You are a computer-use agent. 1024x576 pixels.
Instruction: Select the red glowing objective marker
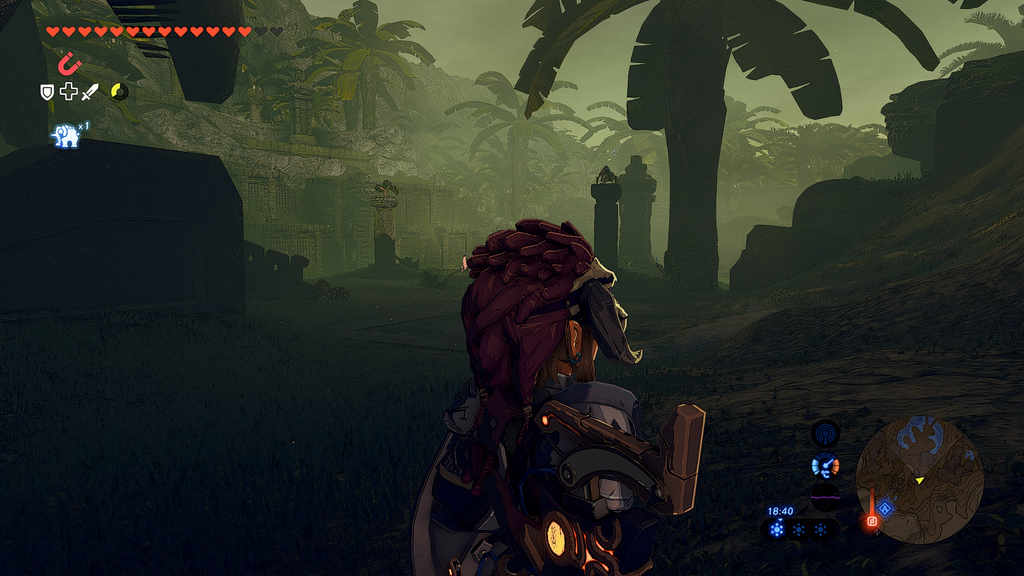coord(872,520)
